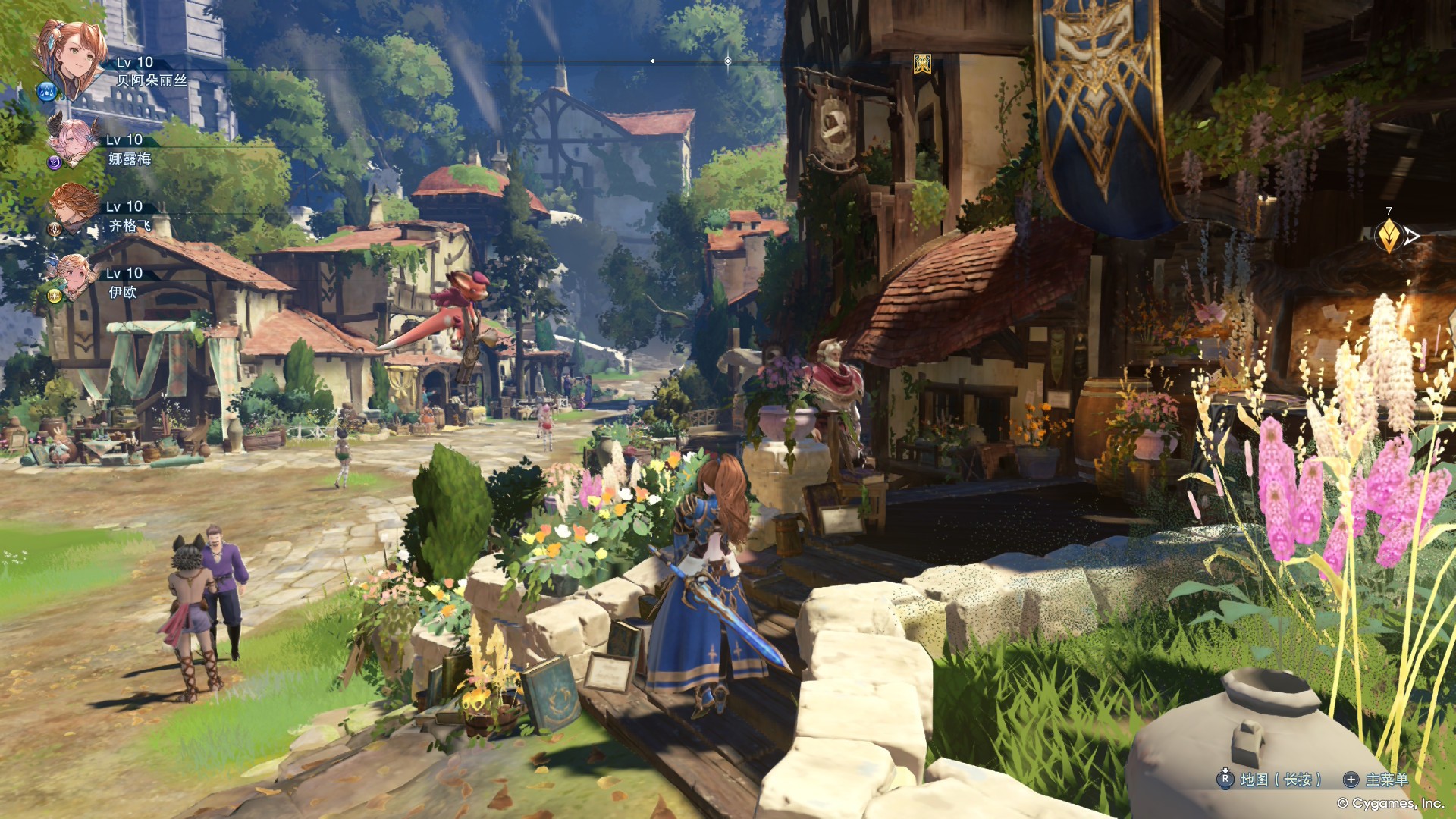This screenshot has height=819, width=1456.
Task: Select 伊欧 party member portrait
Action: pos(74,274)
